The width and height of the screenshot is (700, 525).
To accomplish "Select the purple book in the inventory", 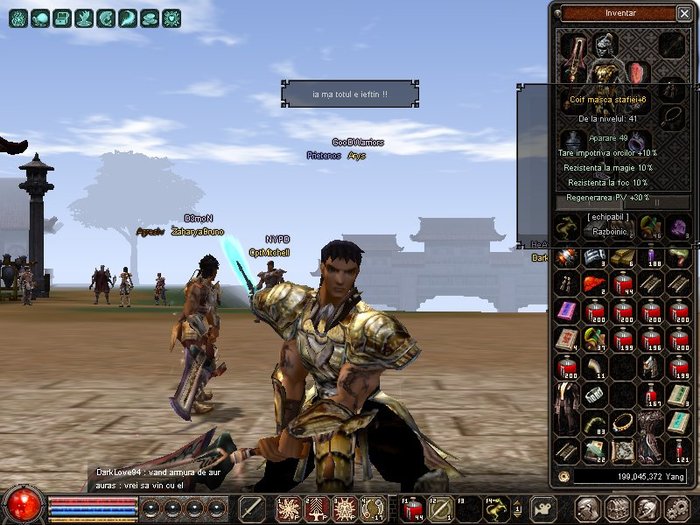I will click(x=566, y=310).
